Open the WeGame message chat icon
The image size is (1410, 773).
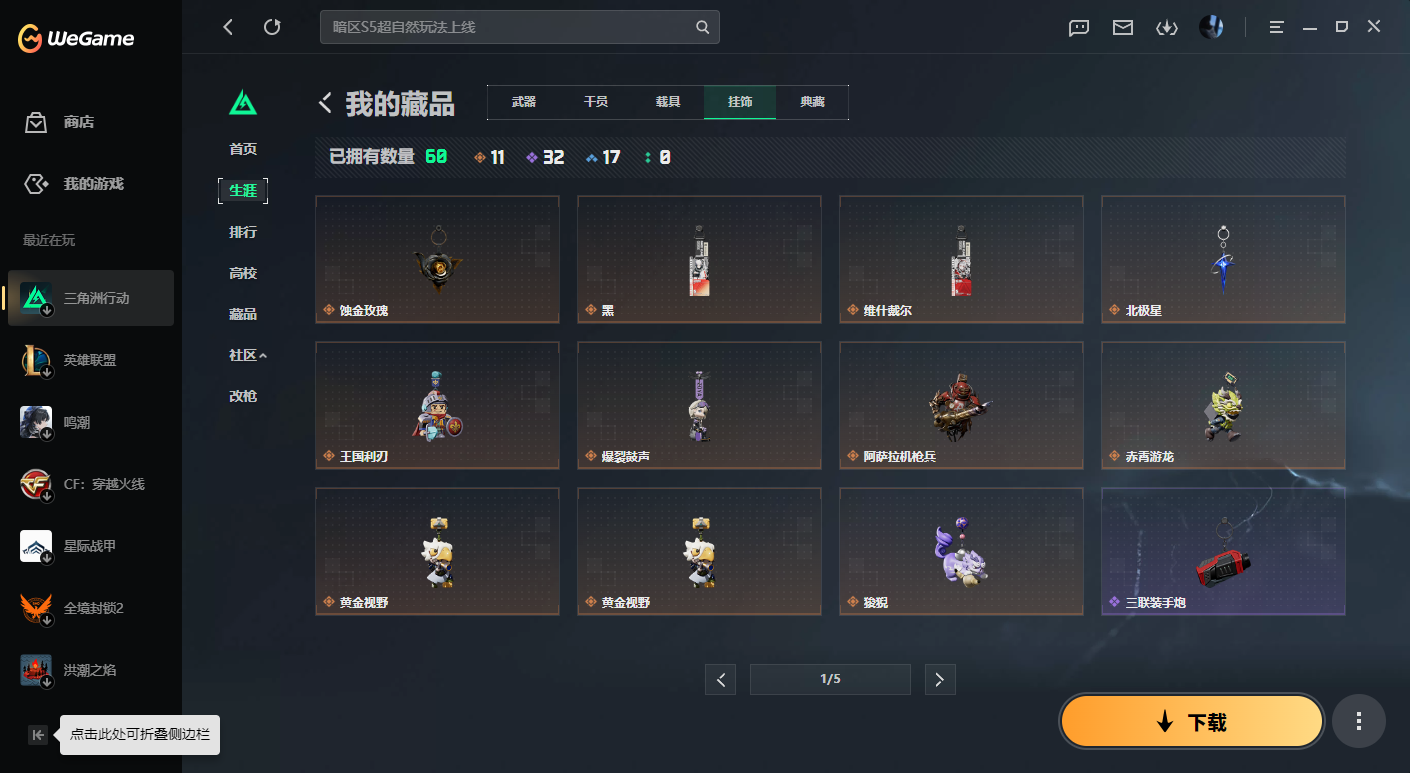pos(1078,27)
